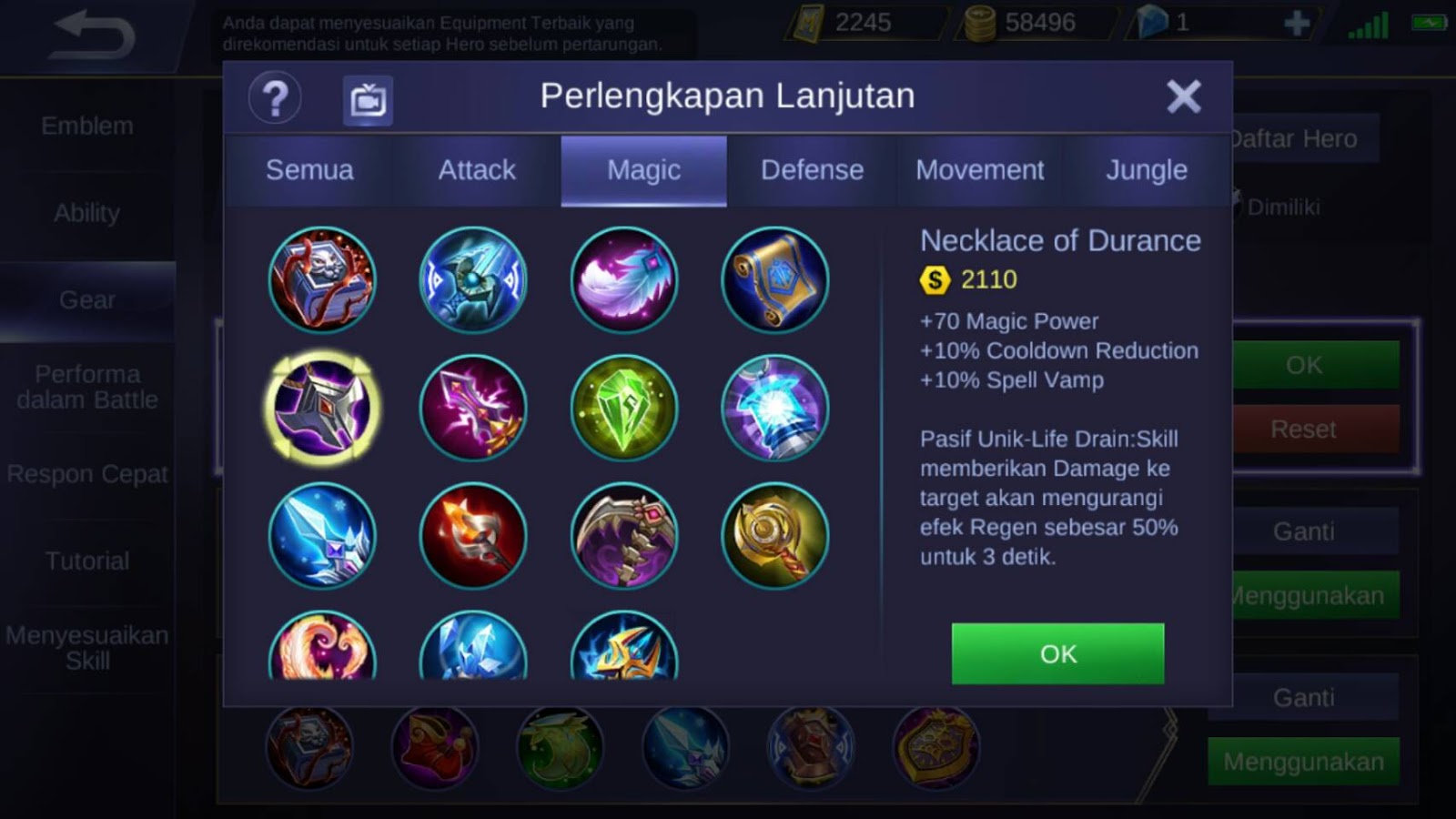Image resolution: width=1456 pixels, height=819 pixels.
Task: Confirm with the green OK button
Action: [x=1058, y=653]
